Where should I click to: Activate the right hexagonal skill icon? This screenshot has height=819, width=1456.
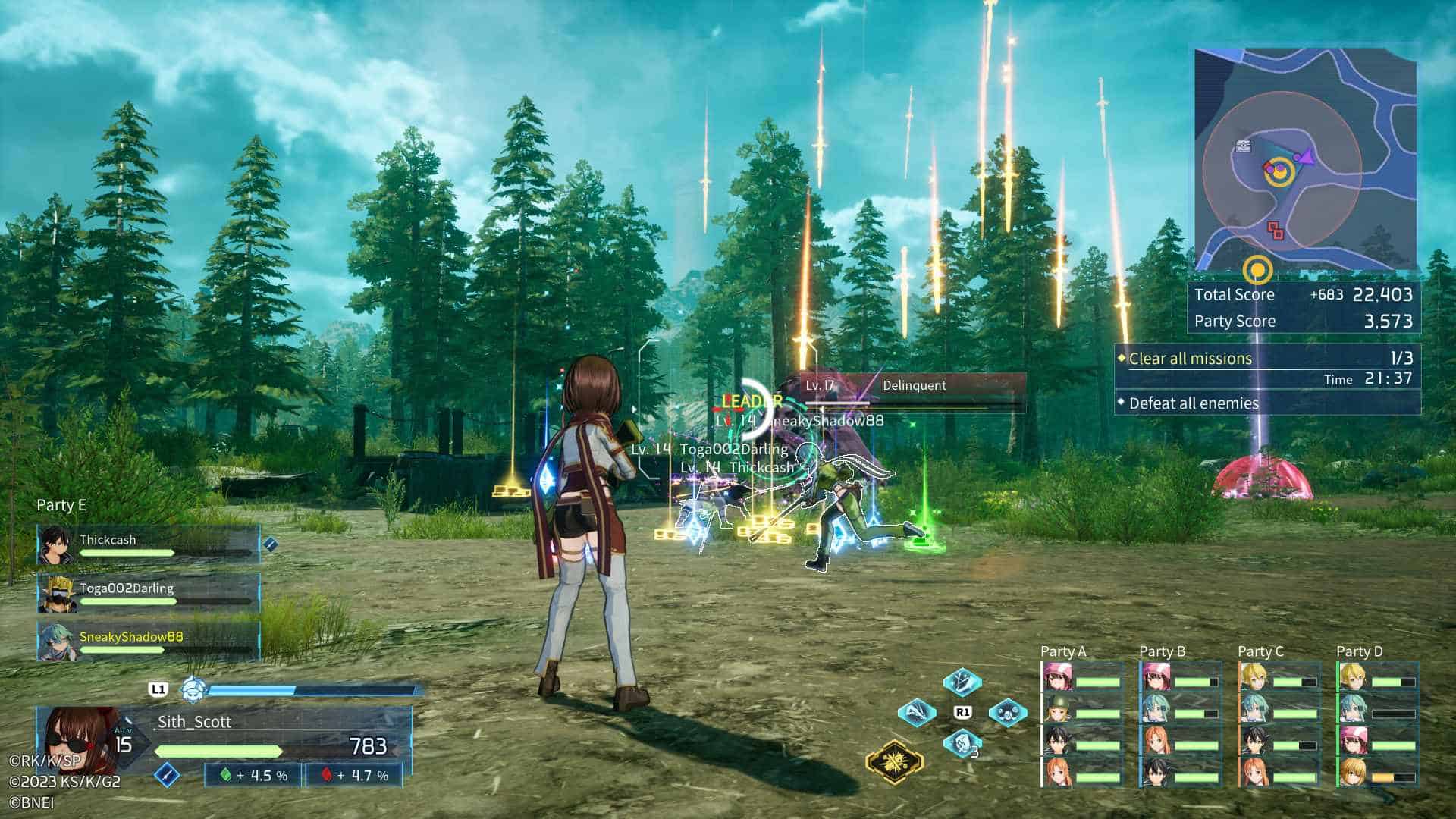pos(1008,713)
